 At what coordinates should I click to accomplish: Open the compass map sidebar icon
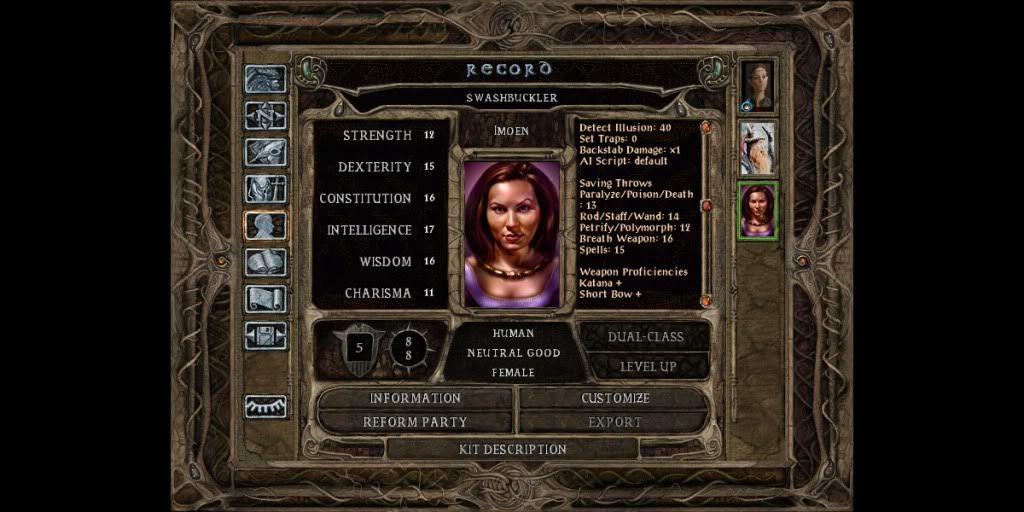pos(266,115)
